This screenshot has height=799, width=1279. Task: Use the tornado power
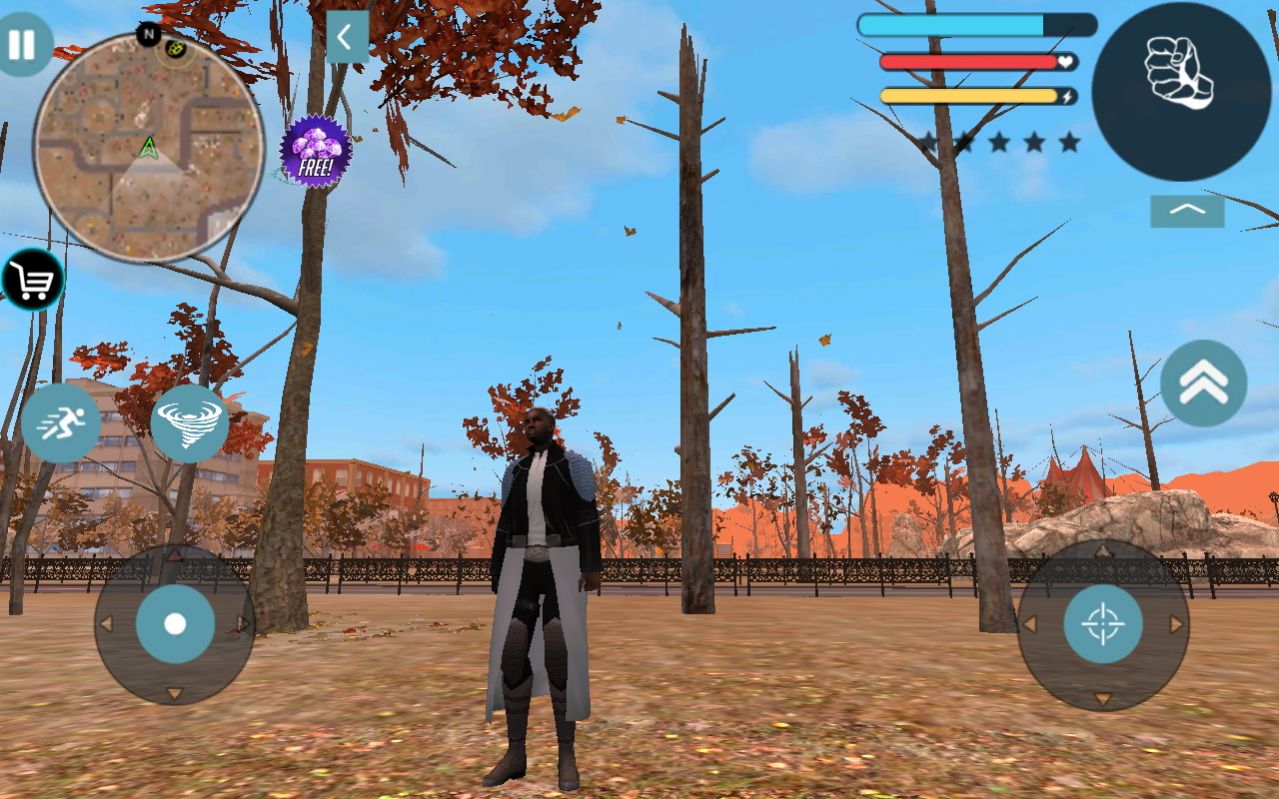pyautogui.click(x=189, y=422)
